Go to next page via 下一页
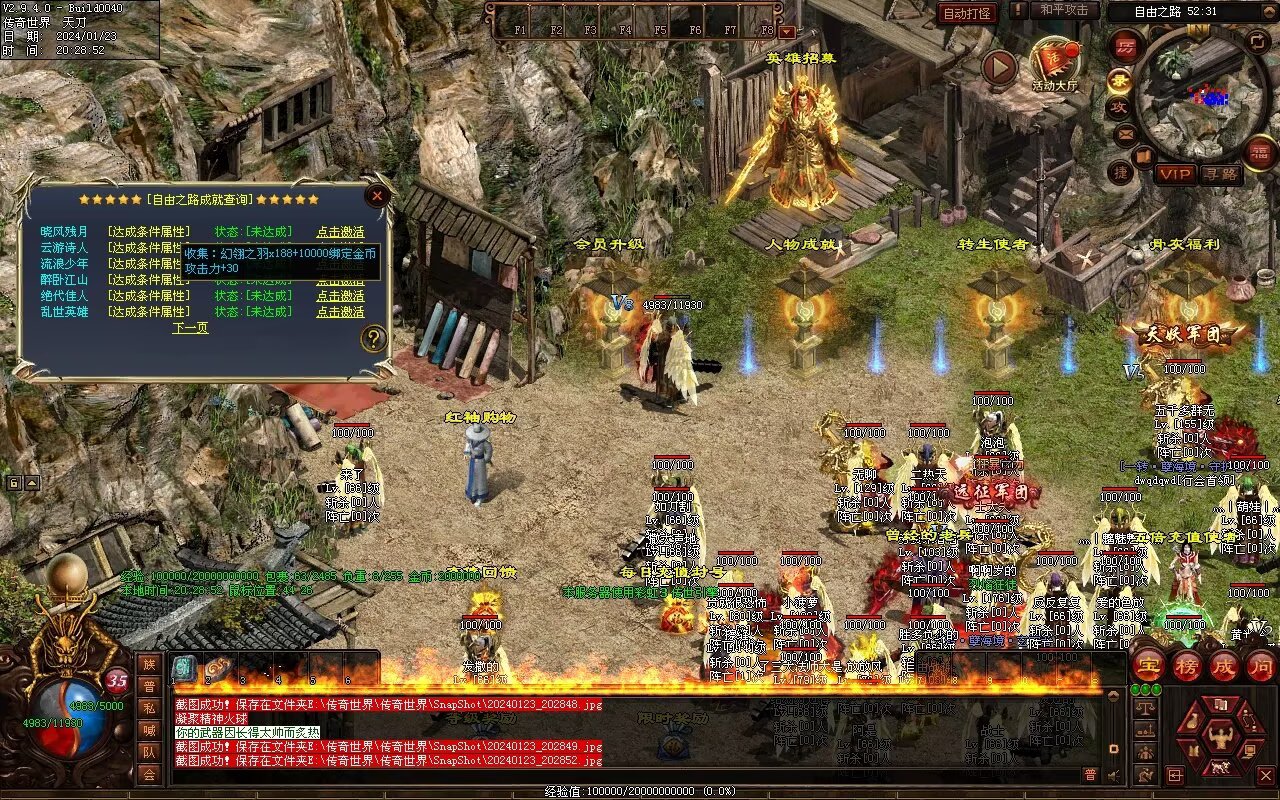 pos(190,328)
